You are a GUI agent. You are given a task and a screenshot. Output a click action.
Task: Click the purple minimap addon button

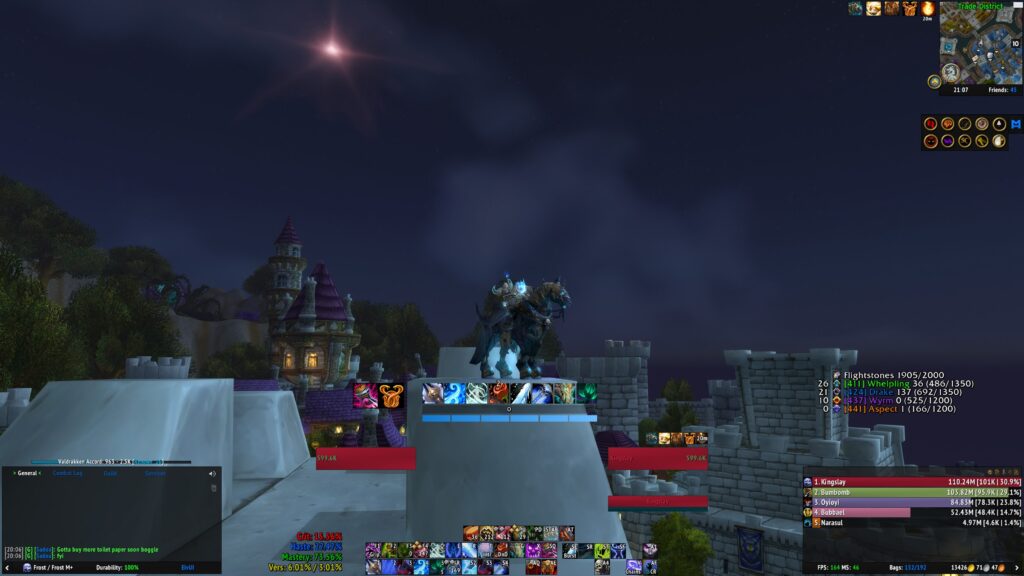point(948,141)
